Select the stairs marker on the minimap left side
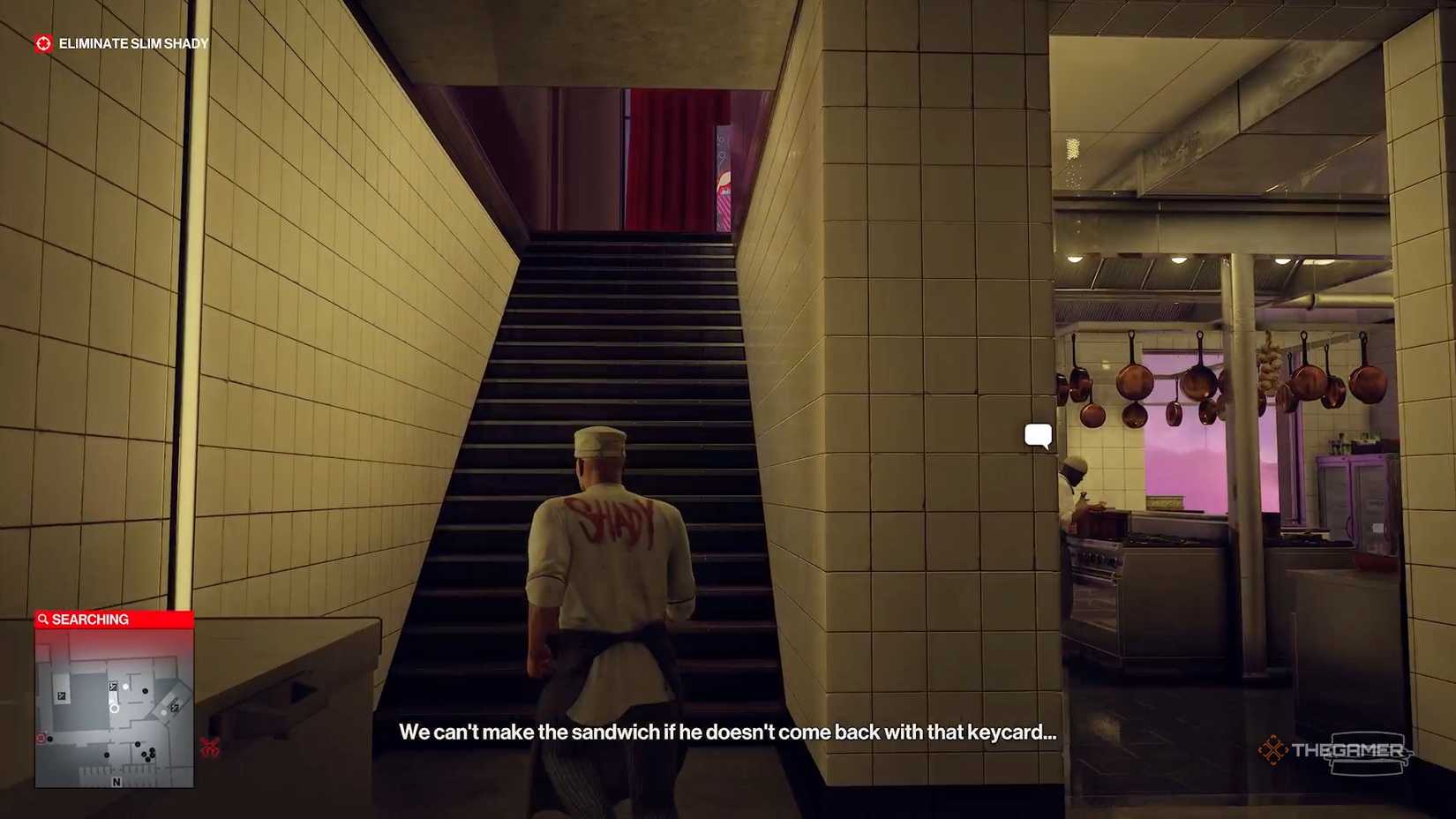1456x819 pixels. 61,695
